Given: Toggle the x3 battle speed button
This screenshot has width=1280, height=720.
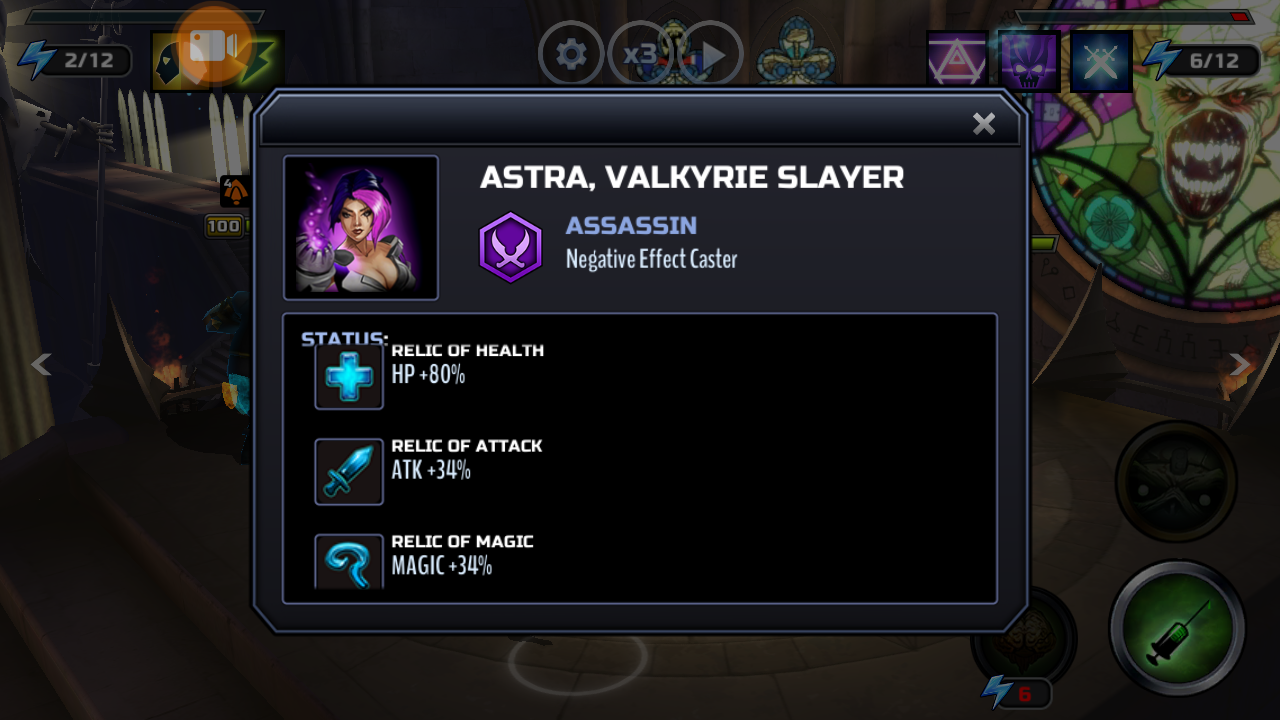Looking at the screenshot, I should tap(639, 54).
